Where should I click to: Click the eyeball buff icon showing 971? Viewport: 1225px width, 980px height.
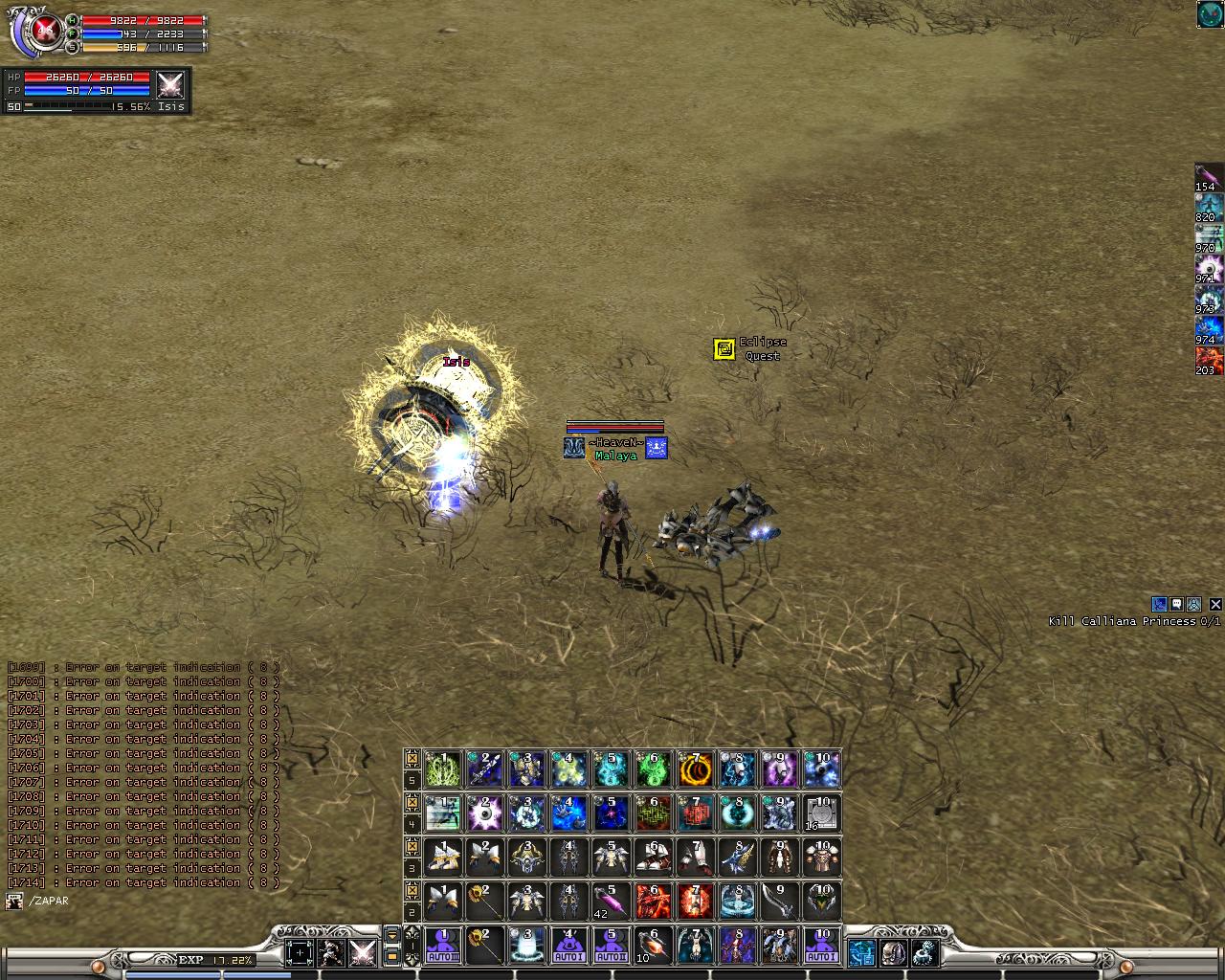pyautogui.click(x=1209, y=268)
